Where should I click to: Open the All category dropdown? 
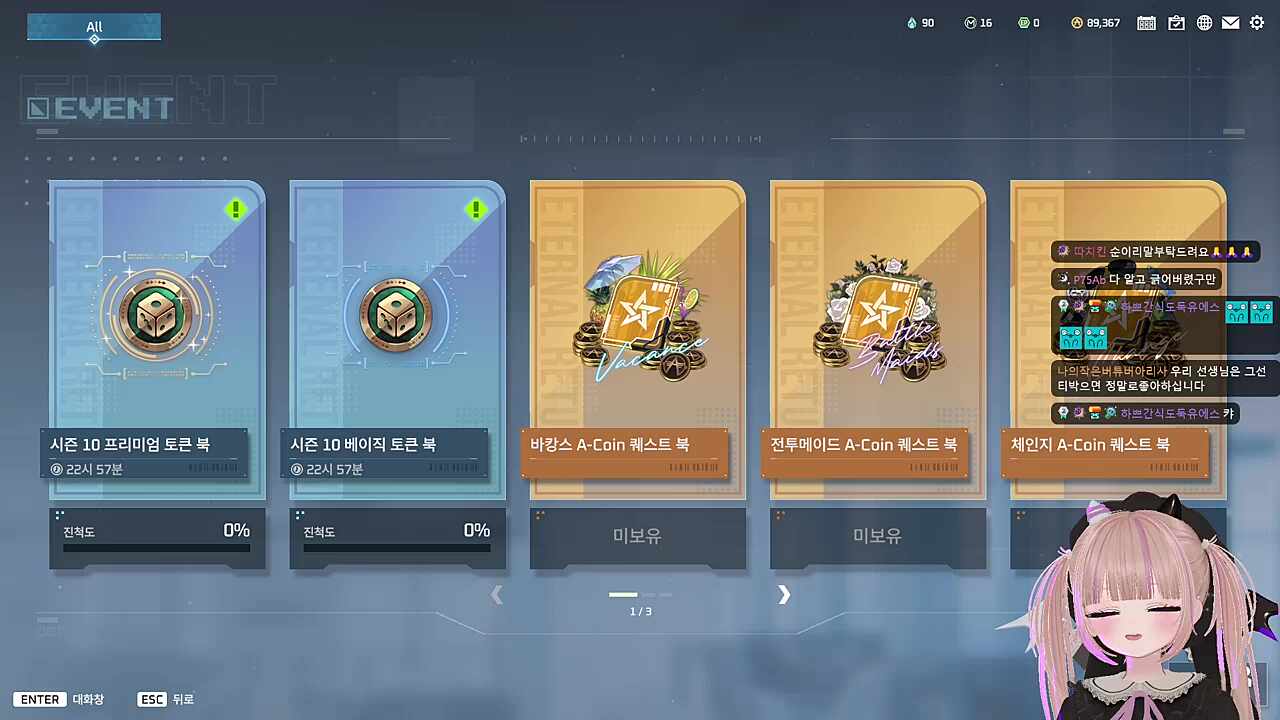click(x=93, y=28)
